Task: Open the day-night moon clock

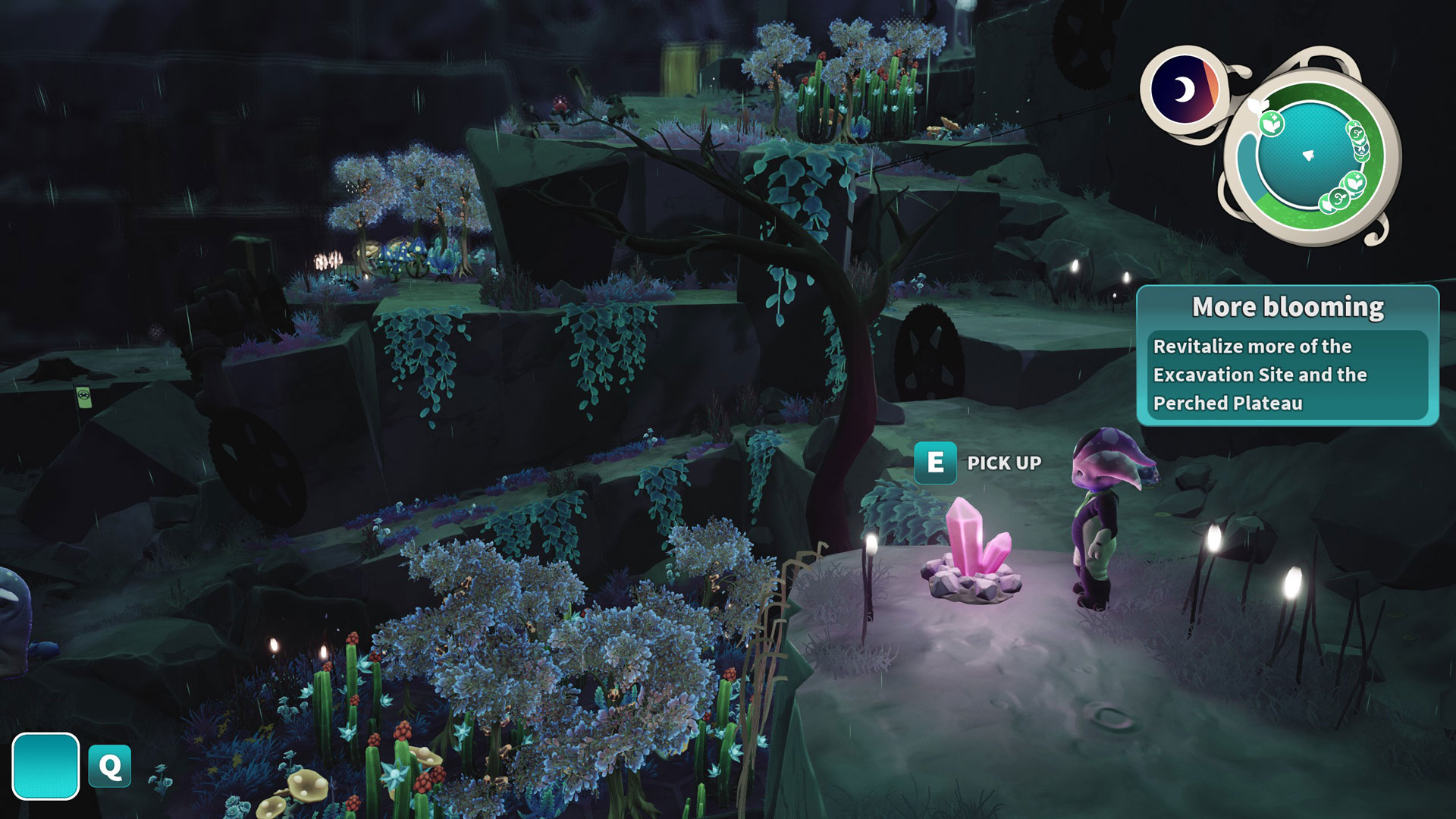Action: point(1183,89)
